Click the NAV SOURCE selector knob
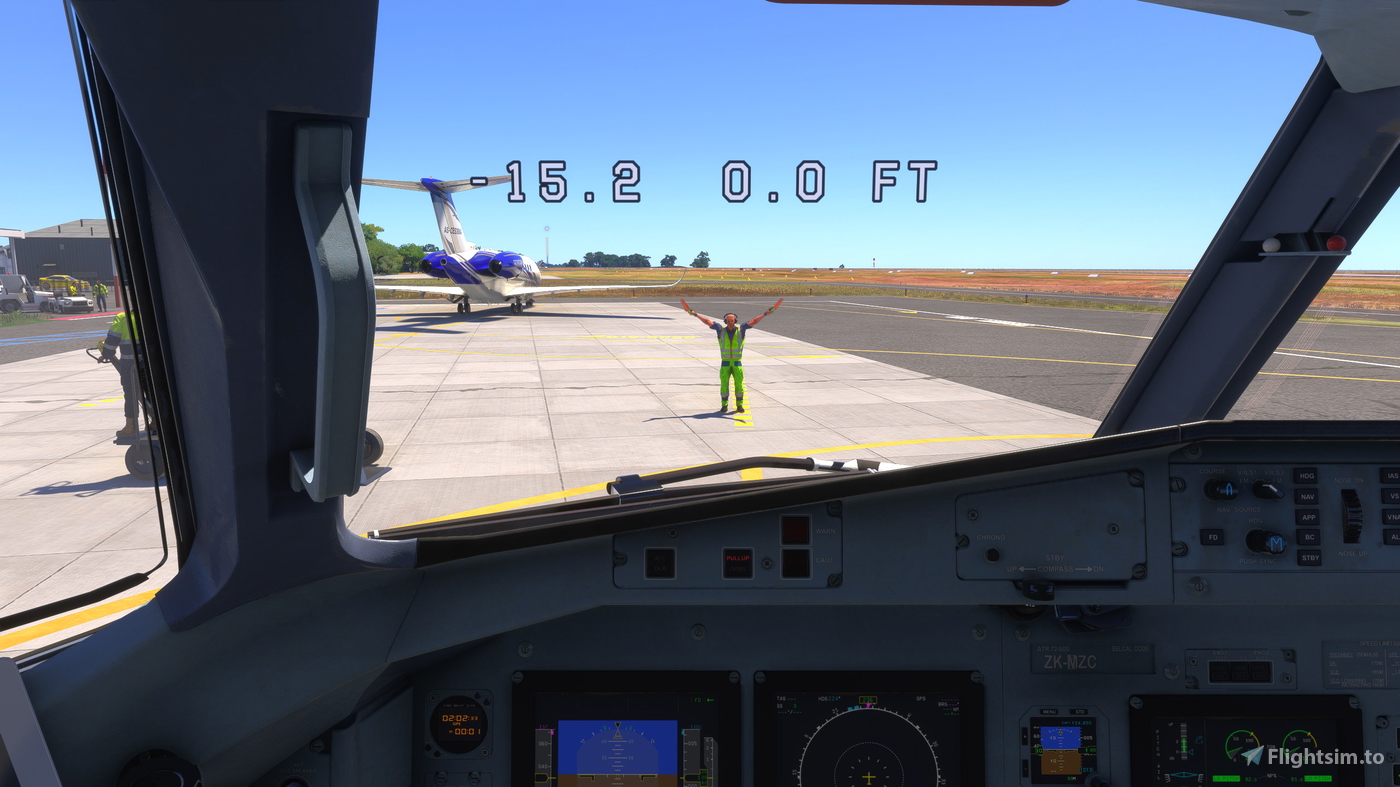 (1266, 489)
